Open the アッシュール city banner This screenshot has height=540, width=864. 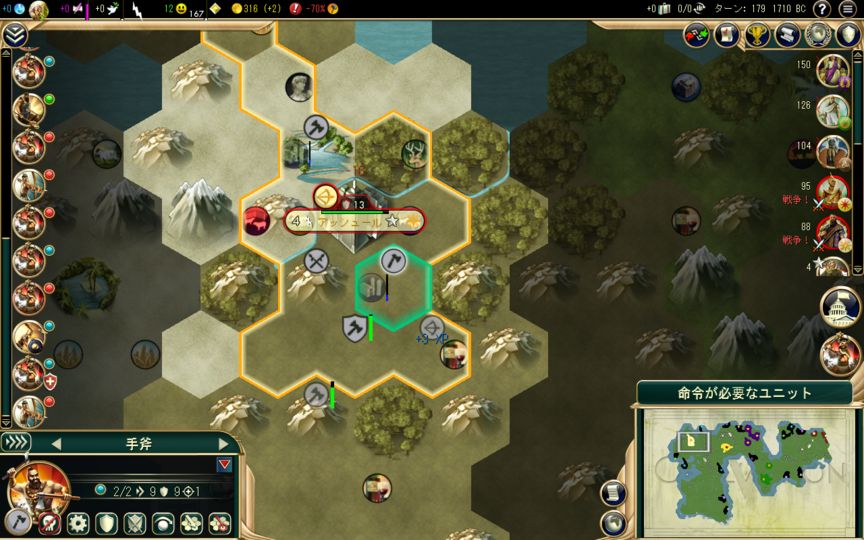[341, 221]
